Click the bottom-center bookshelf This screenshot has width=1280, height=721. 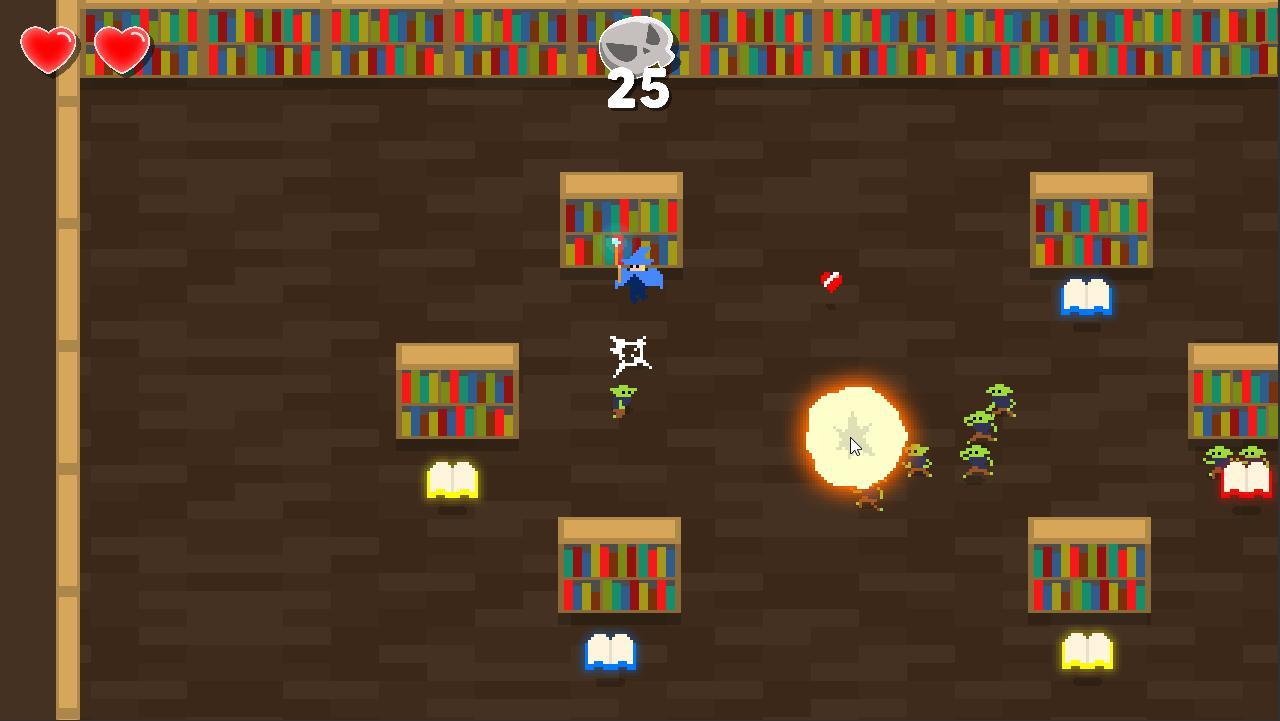(621, 565)
